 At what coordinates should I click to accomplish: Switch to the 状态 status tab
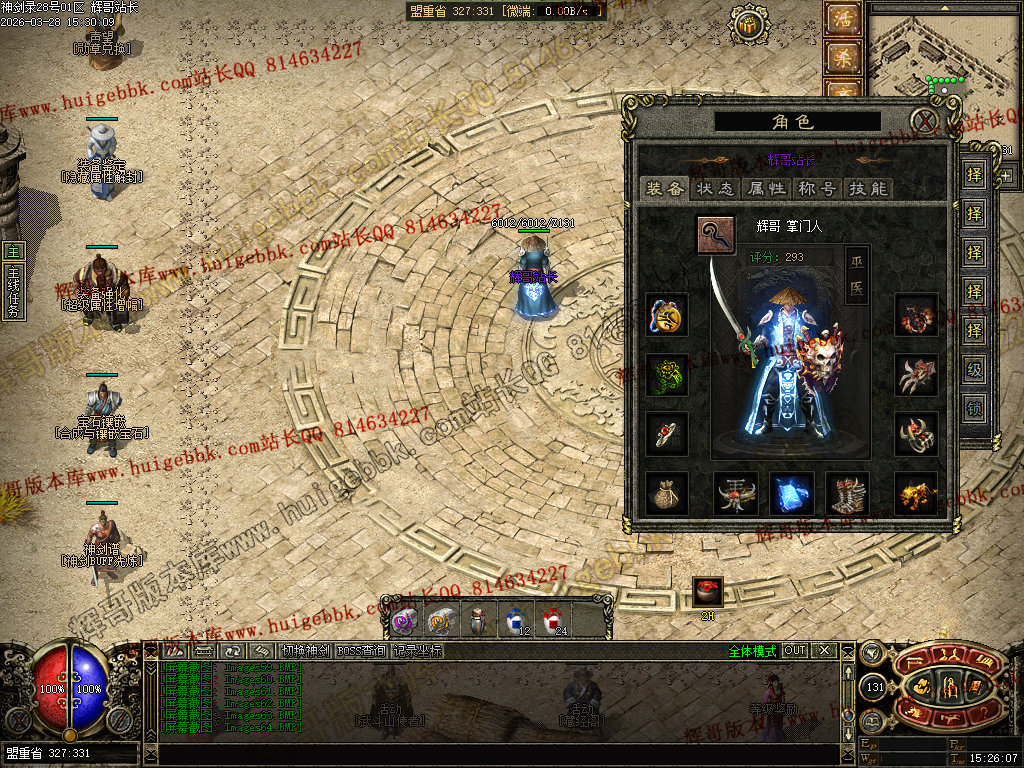click(x=714, y=188)
